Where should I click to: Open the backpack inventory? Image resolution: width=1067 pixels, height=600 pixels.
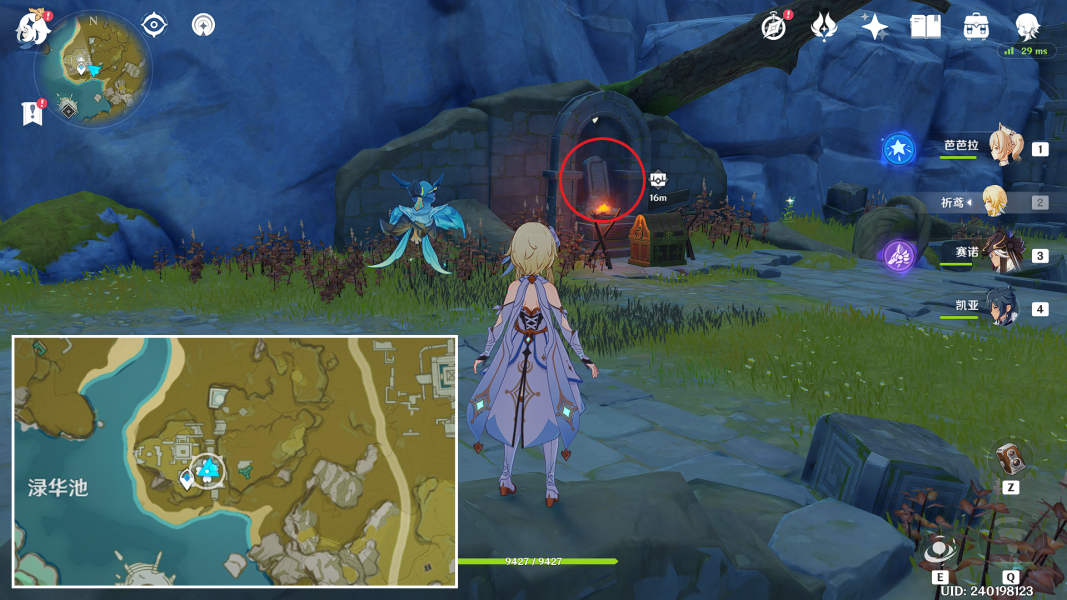pyautogui.click(x=977, y=27)
